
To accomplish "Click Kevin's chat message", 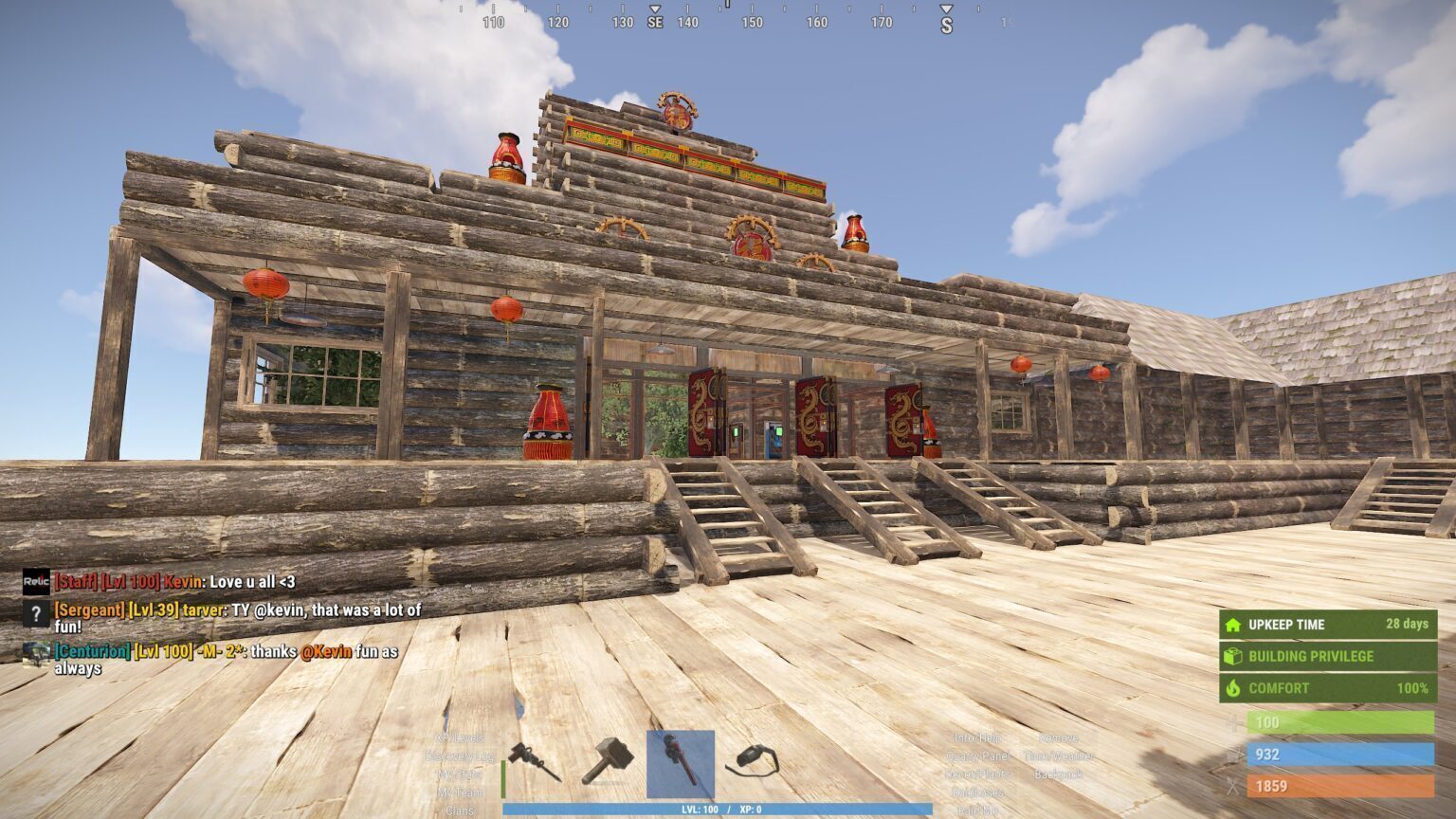I will click(x=175, y=582).
